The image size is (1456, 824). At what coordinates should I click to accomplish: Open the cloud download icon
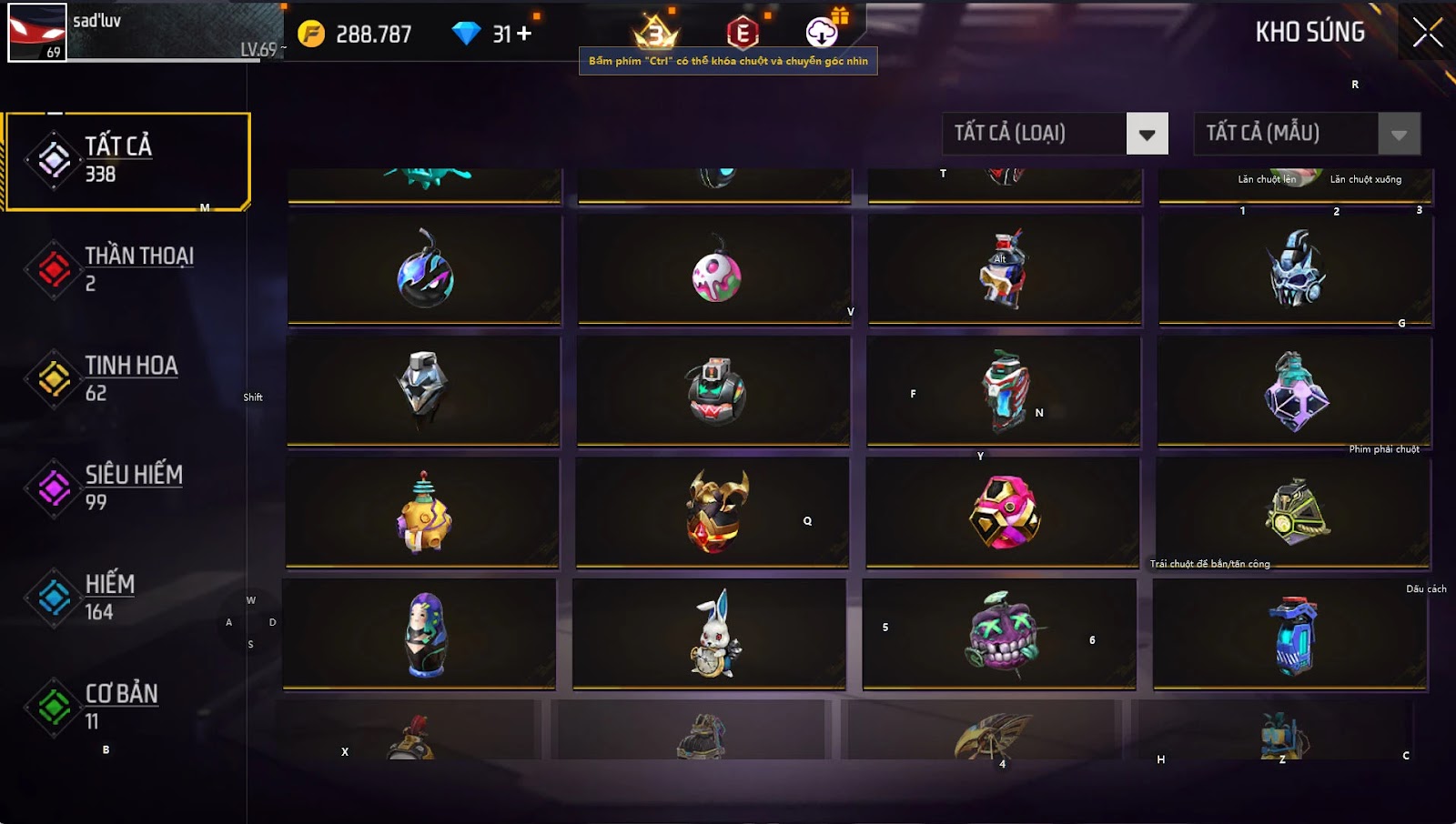[822, 34]
